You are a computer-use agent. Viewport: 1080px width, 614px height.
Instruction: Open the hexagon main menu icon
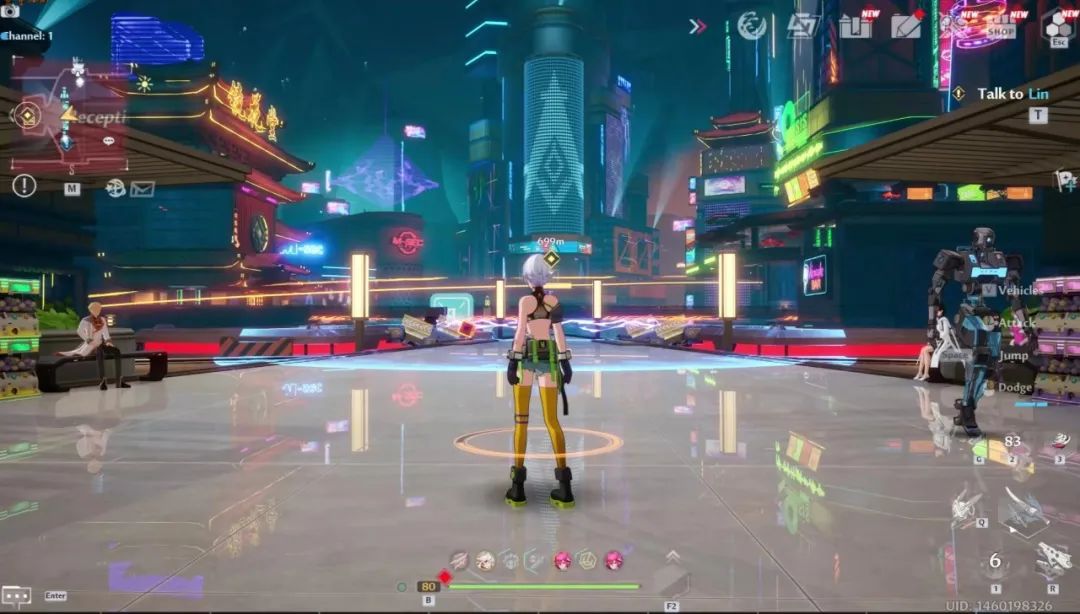[1058, 25]
